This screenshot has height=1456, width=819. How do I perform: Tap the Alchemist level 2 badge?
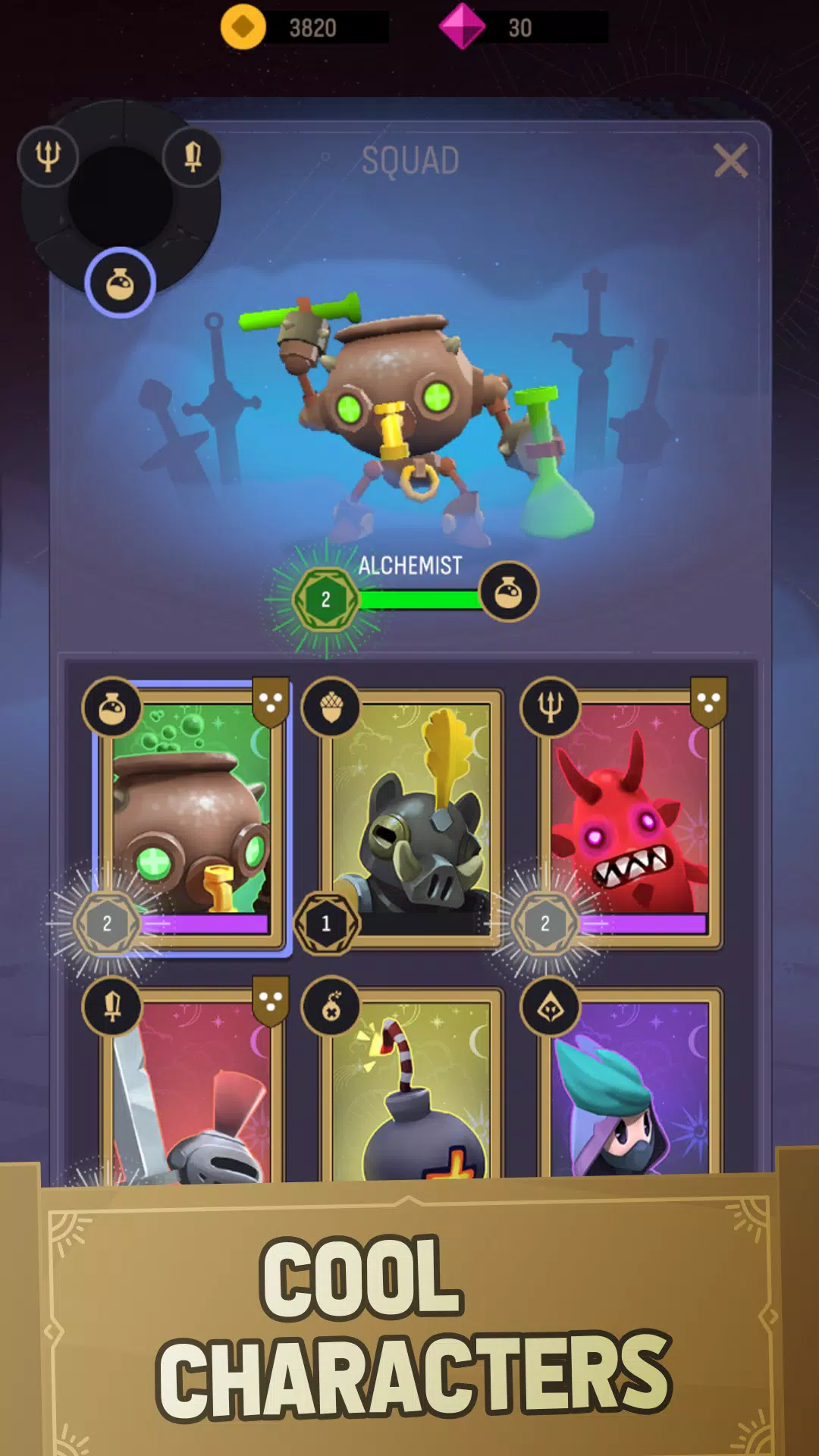click(325, 600)
